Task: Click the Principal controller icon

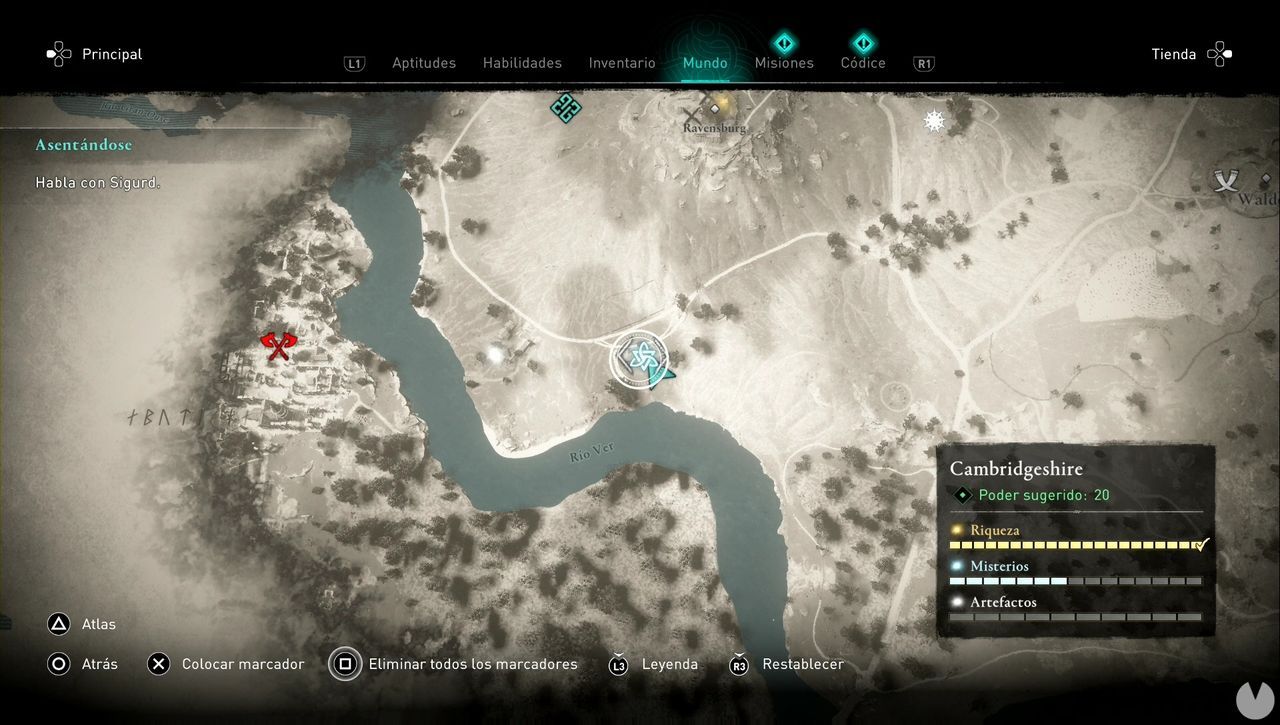Action: tap(58, 54)
